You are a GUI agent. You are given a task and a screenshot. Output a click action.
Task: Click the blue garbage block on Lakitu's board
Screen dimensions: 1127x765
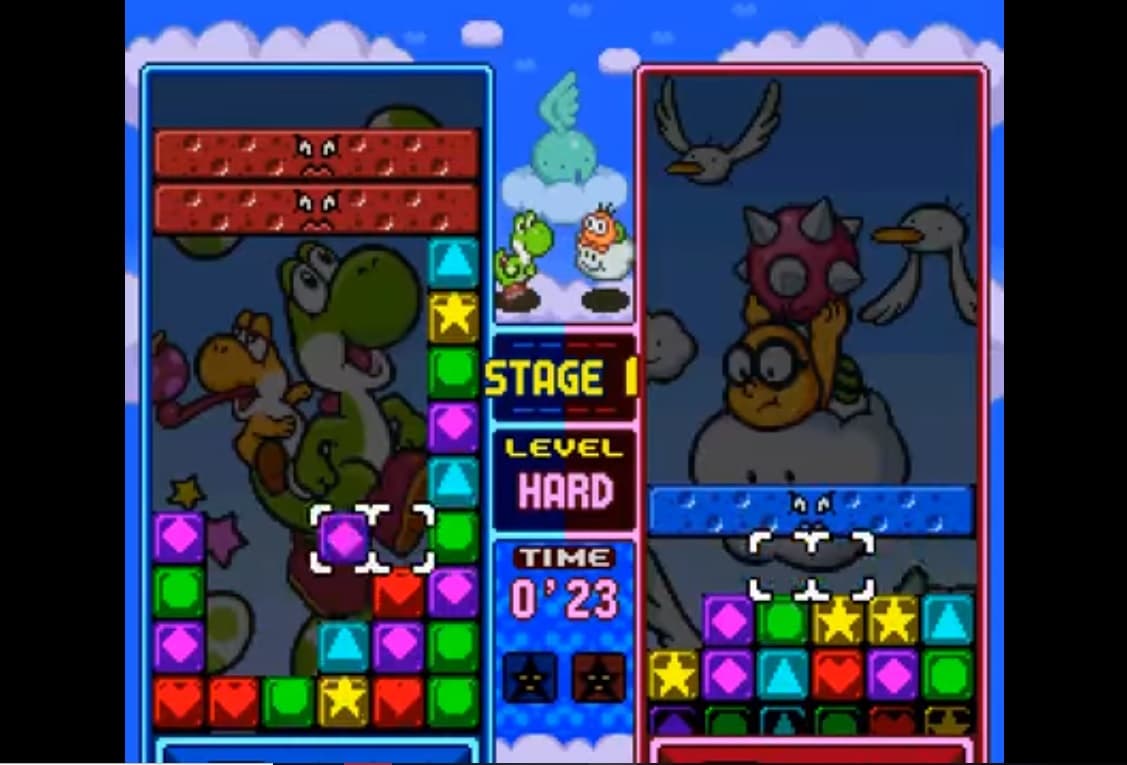point(811,510)
